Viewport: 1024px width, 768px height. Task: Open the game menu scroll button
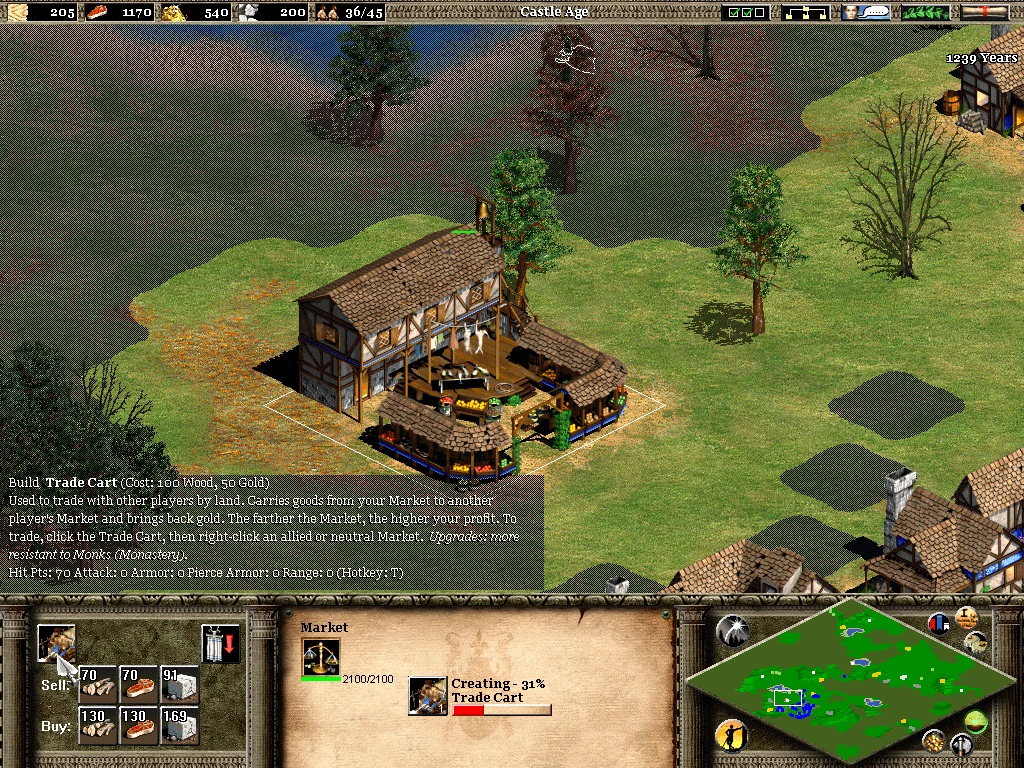coord(984,12)
